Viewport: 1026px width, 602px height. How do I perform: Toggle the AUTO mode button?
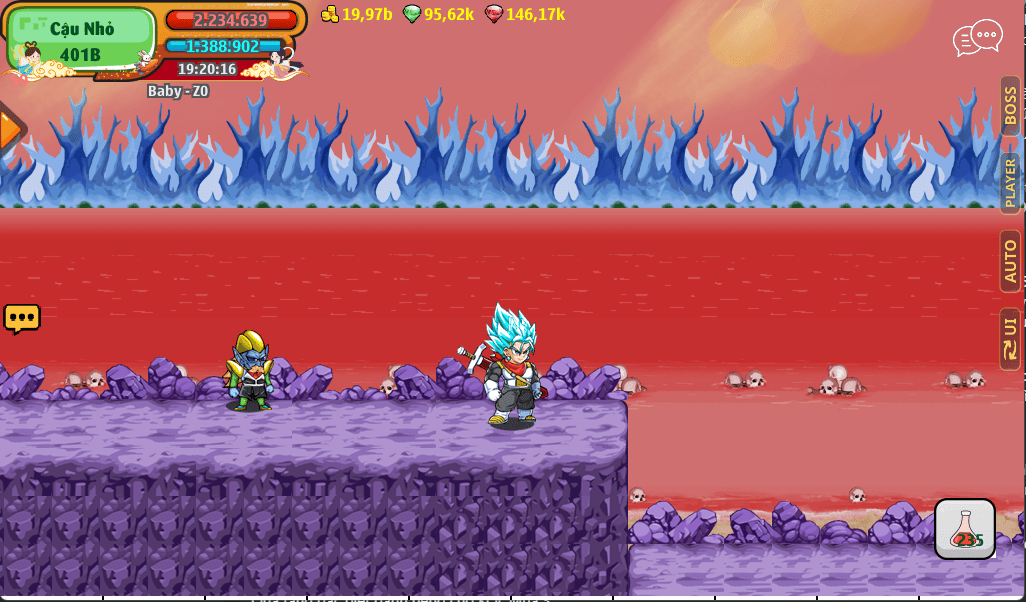[x=1010, y=261]
